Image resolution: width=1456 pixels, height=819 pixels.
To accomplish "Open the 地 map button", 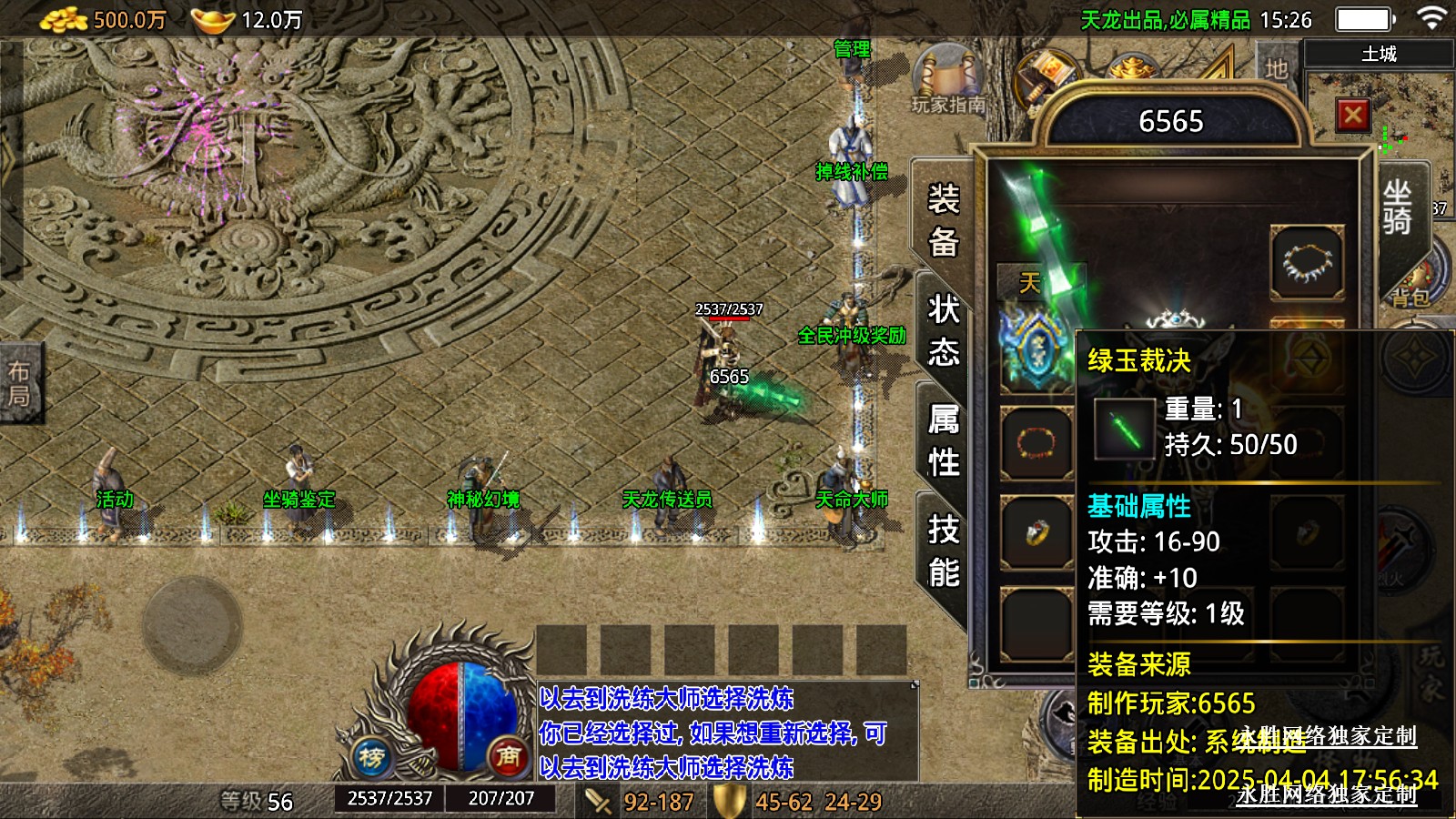I will 1276,68.
